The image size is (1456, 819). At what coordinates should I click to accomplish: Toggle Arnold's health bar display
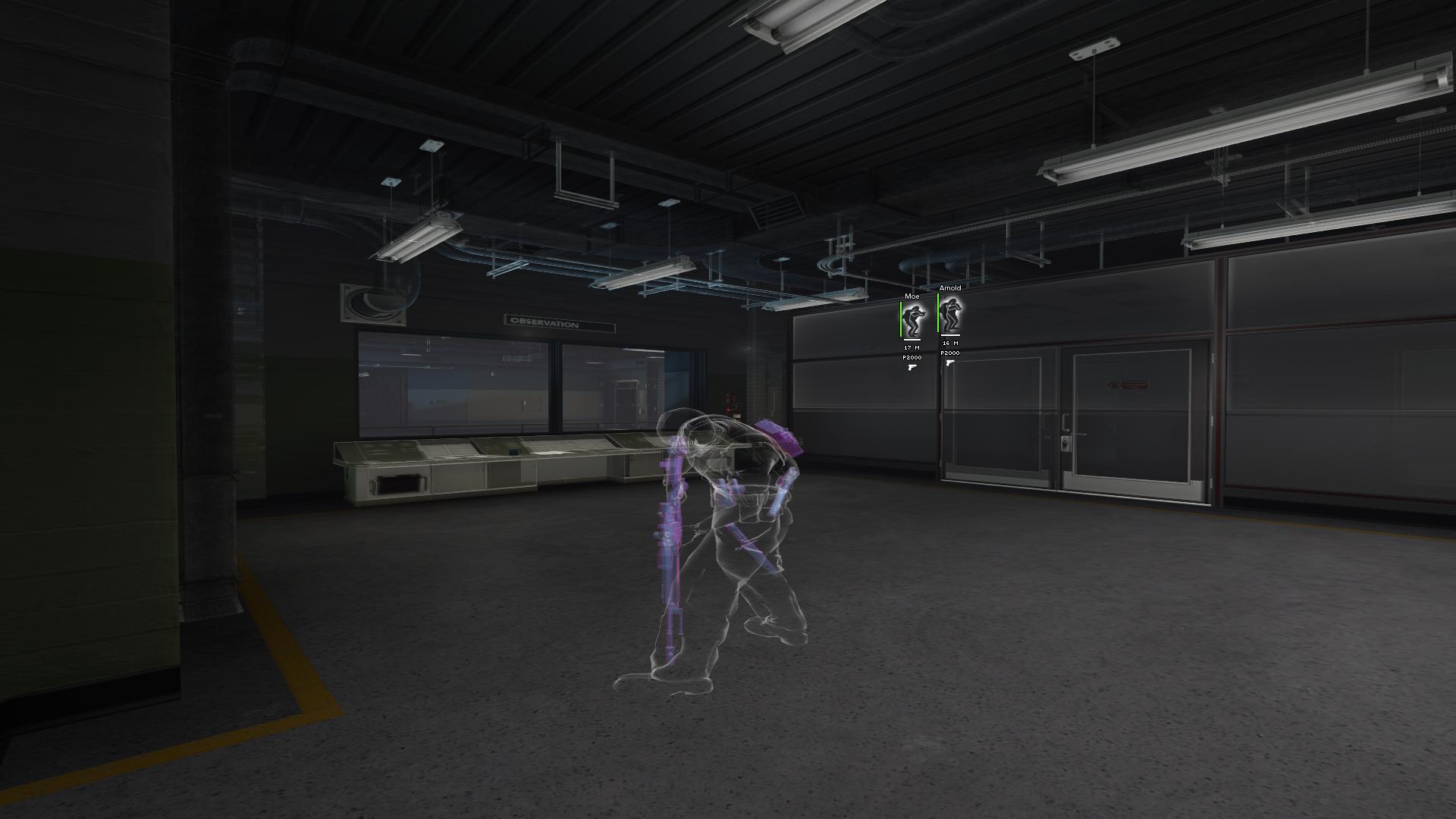[938, 312]
